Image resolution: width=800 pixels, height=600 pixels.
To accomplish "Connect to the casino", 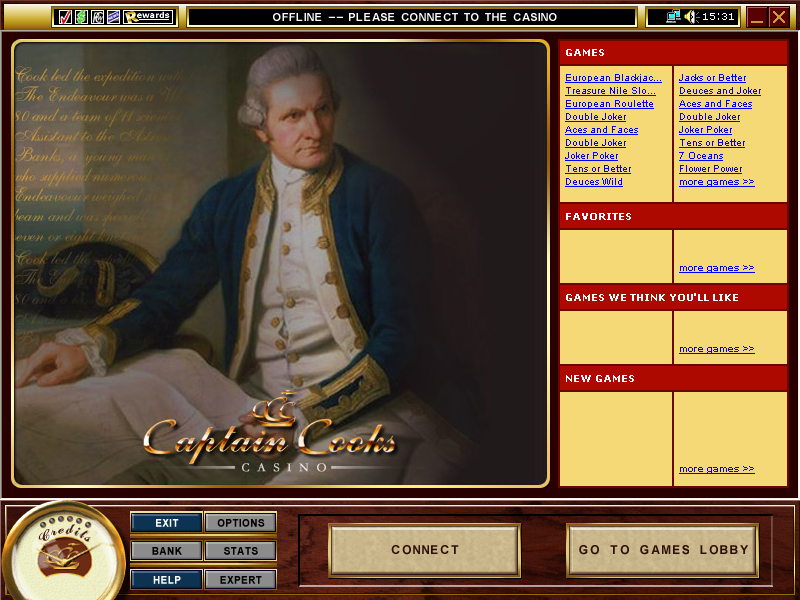I will coord(424,550).
